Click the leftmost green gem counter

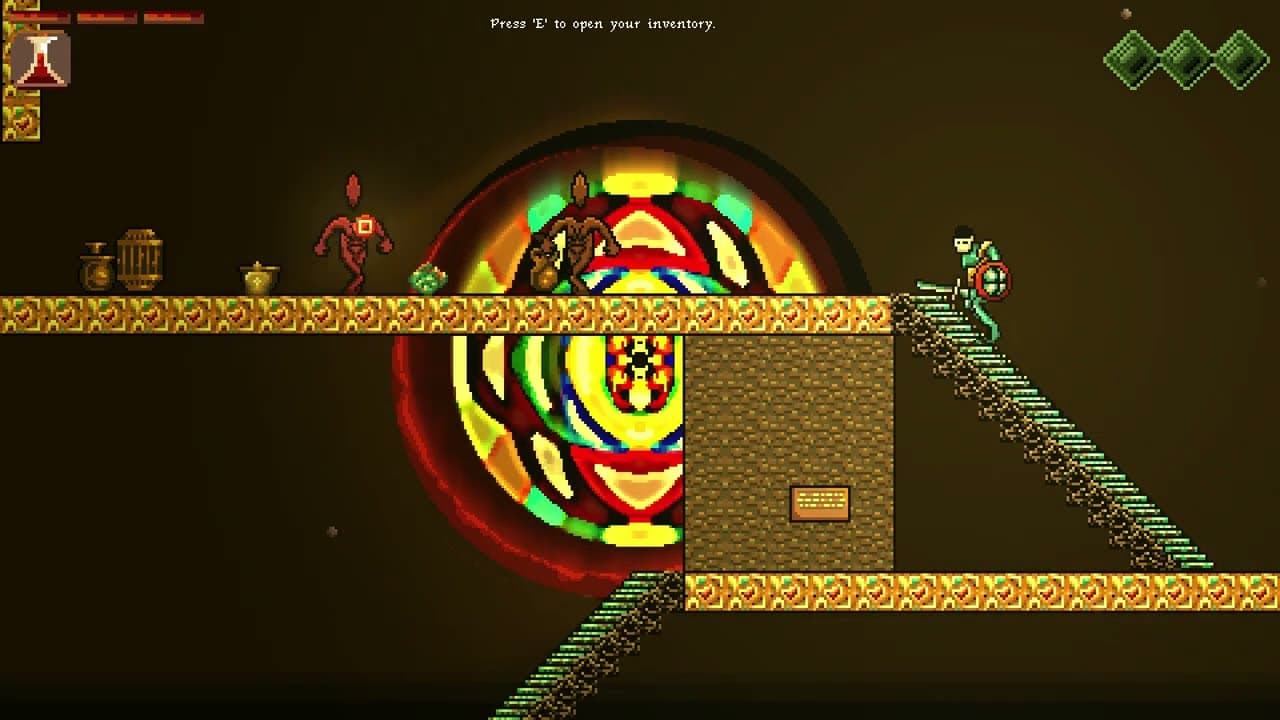tap(1135, 58)
